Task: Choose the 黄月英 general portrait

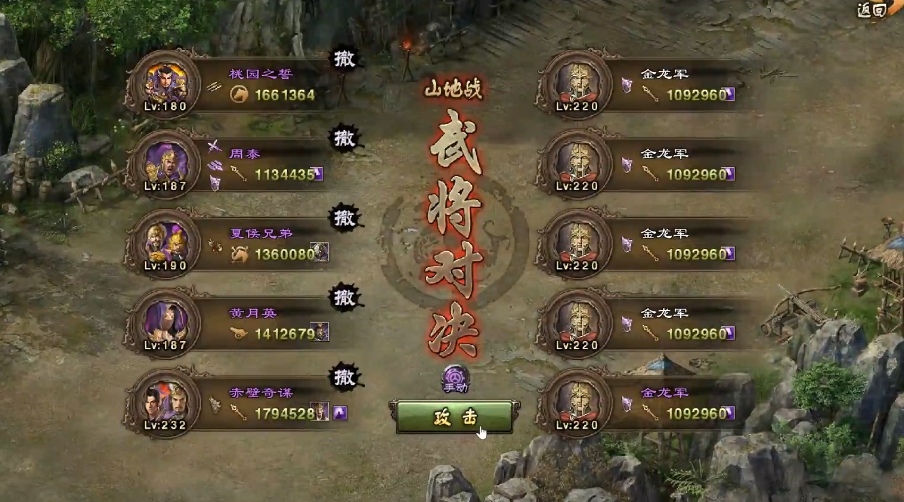Action: (163, 321)
